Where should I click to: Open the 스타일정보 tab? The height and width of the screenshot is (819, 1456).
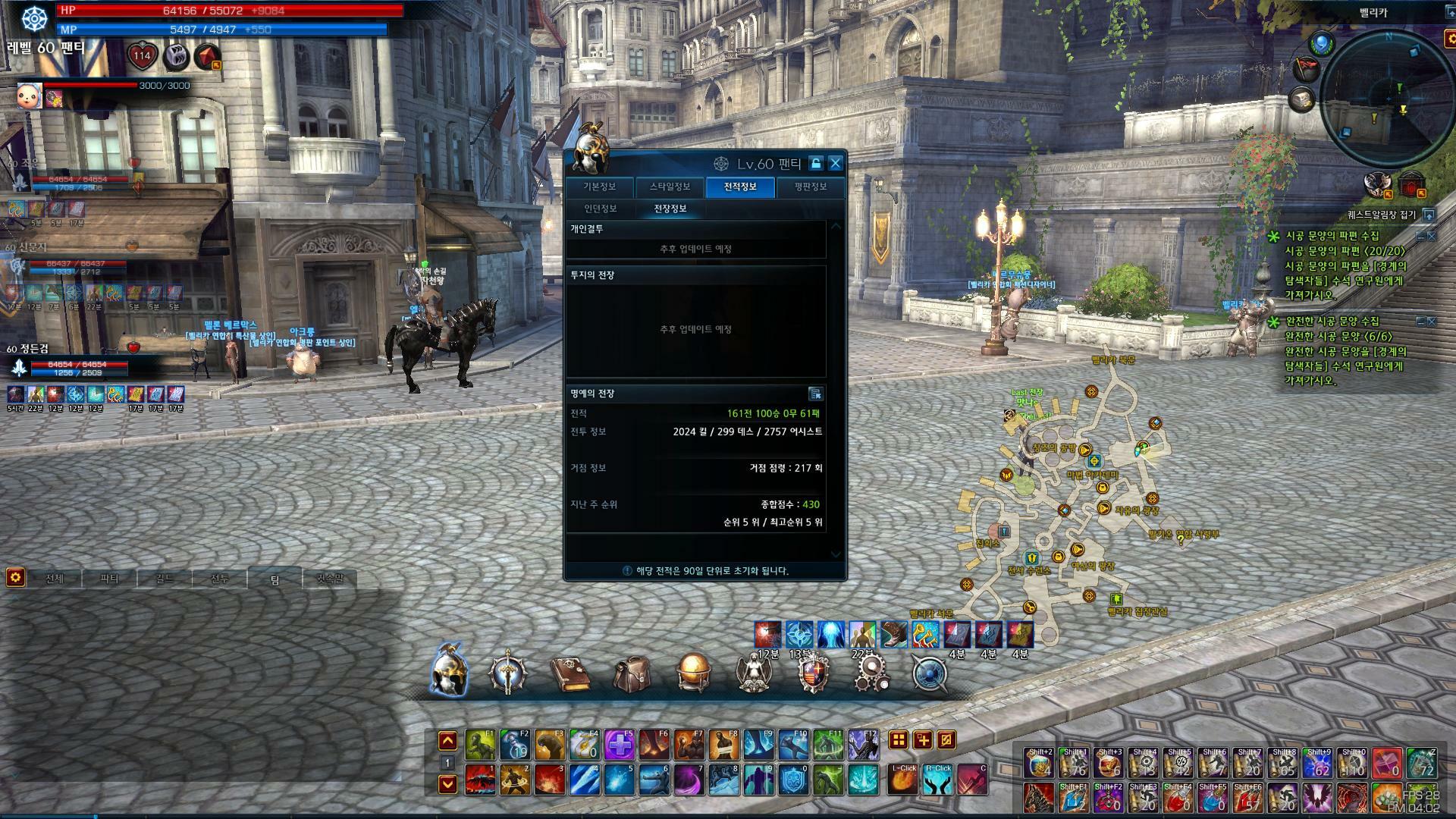pos(670,187)
